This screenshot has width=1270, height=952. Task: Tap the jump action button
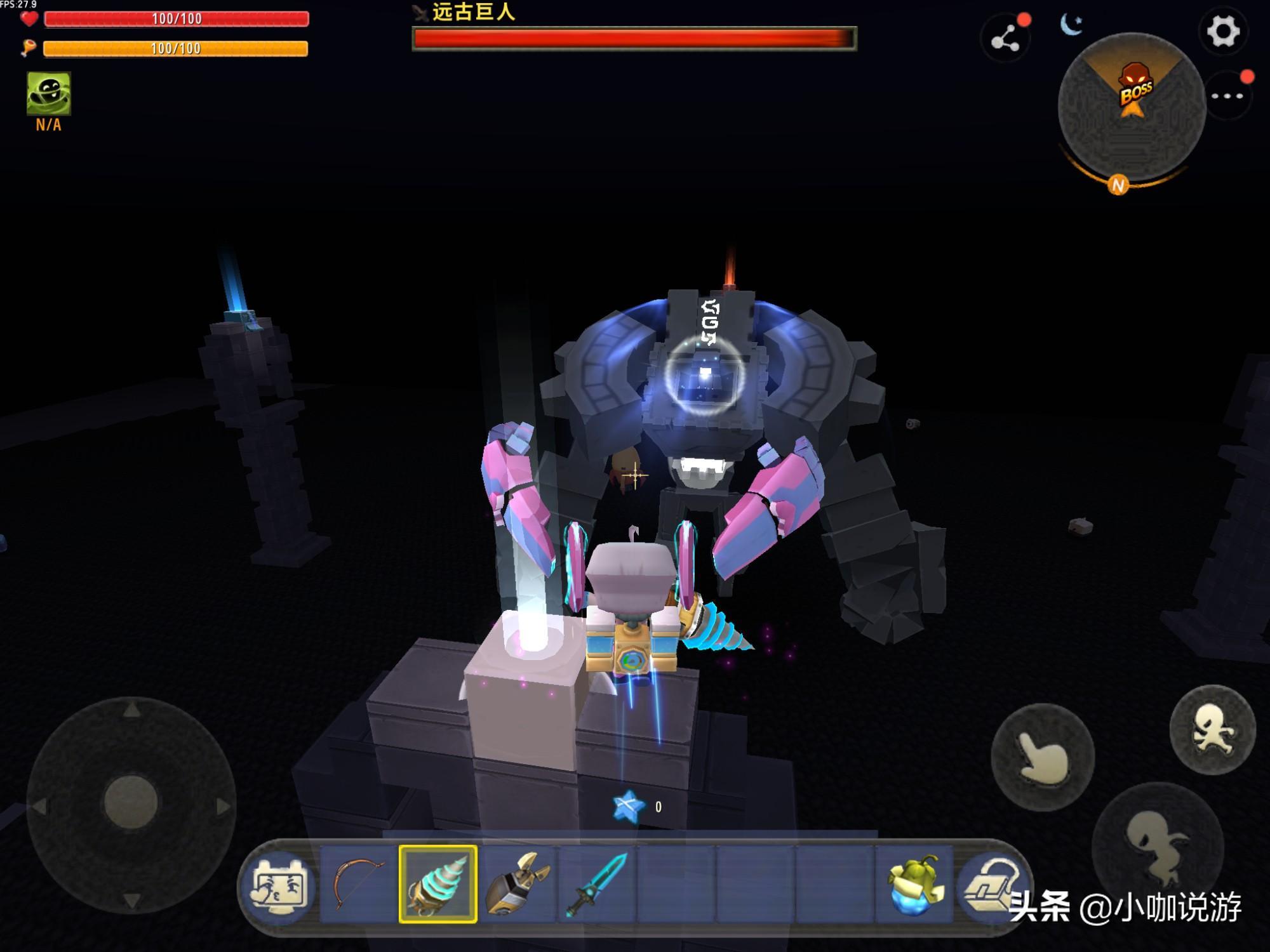(x=1212, y=730)
